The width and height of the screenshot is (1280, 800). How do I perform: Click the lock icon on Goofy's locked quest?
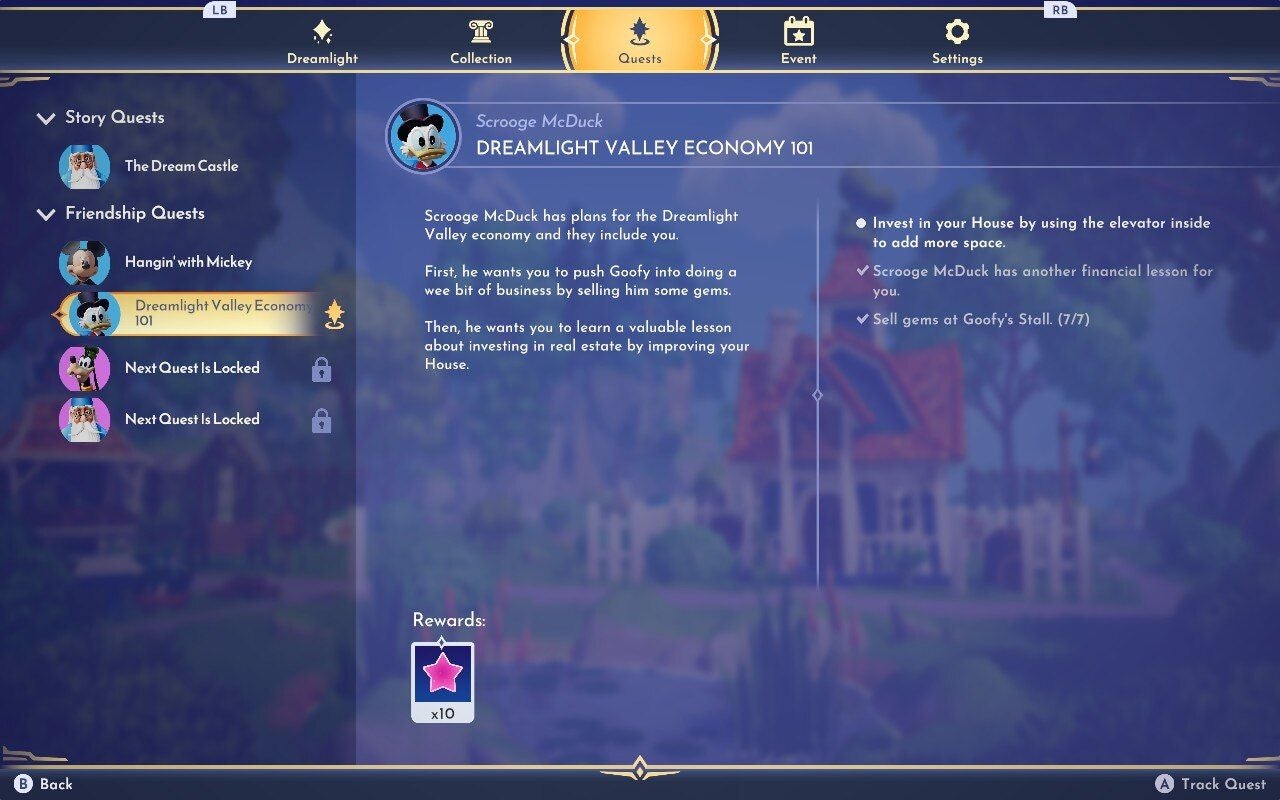click(320, 370)
